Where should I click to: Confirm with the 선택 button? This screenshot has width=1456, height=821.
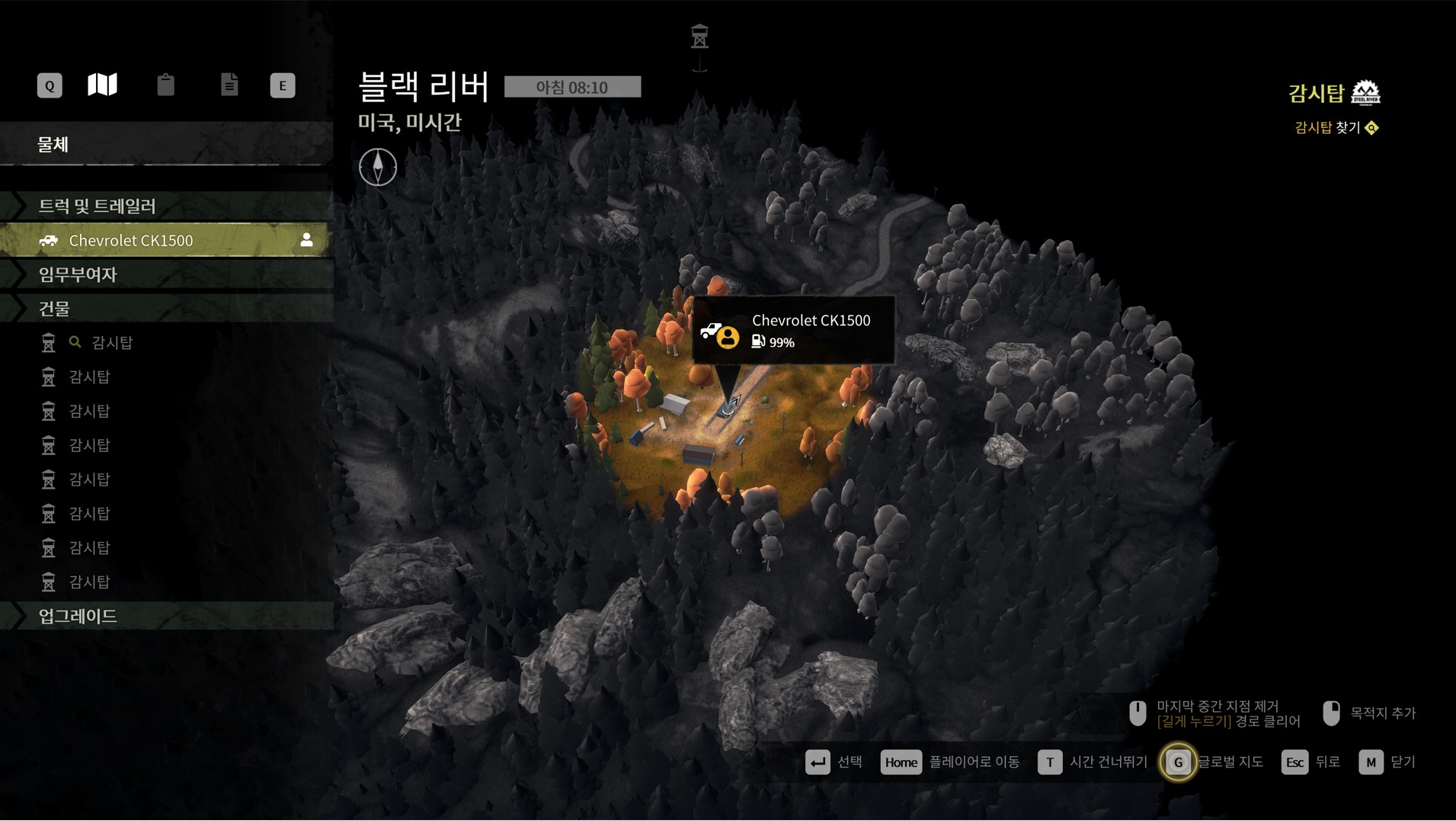[x=834, y=762]
